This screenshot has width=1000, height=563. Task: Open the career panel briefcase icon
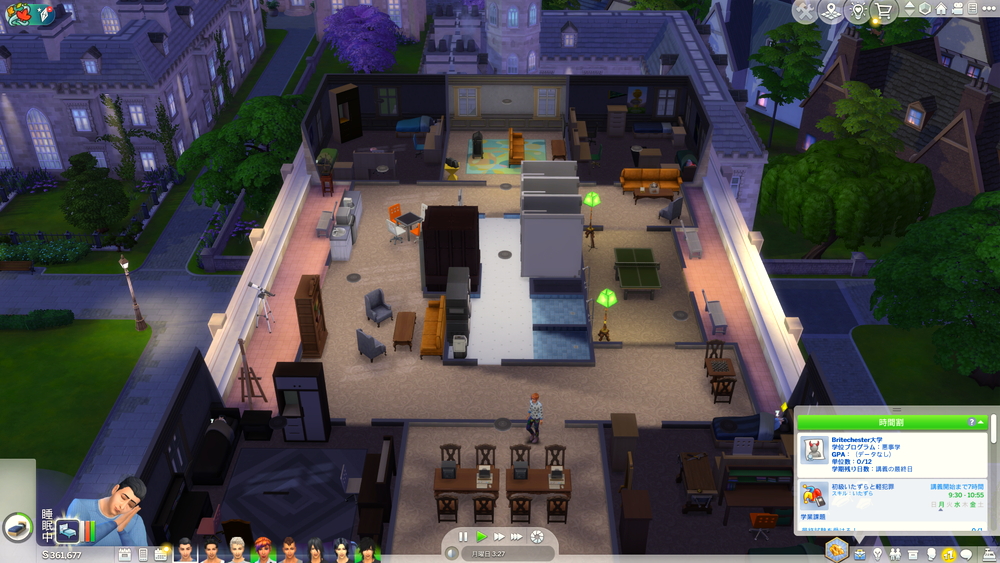pos(857,553)
